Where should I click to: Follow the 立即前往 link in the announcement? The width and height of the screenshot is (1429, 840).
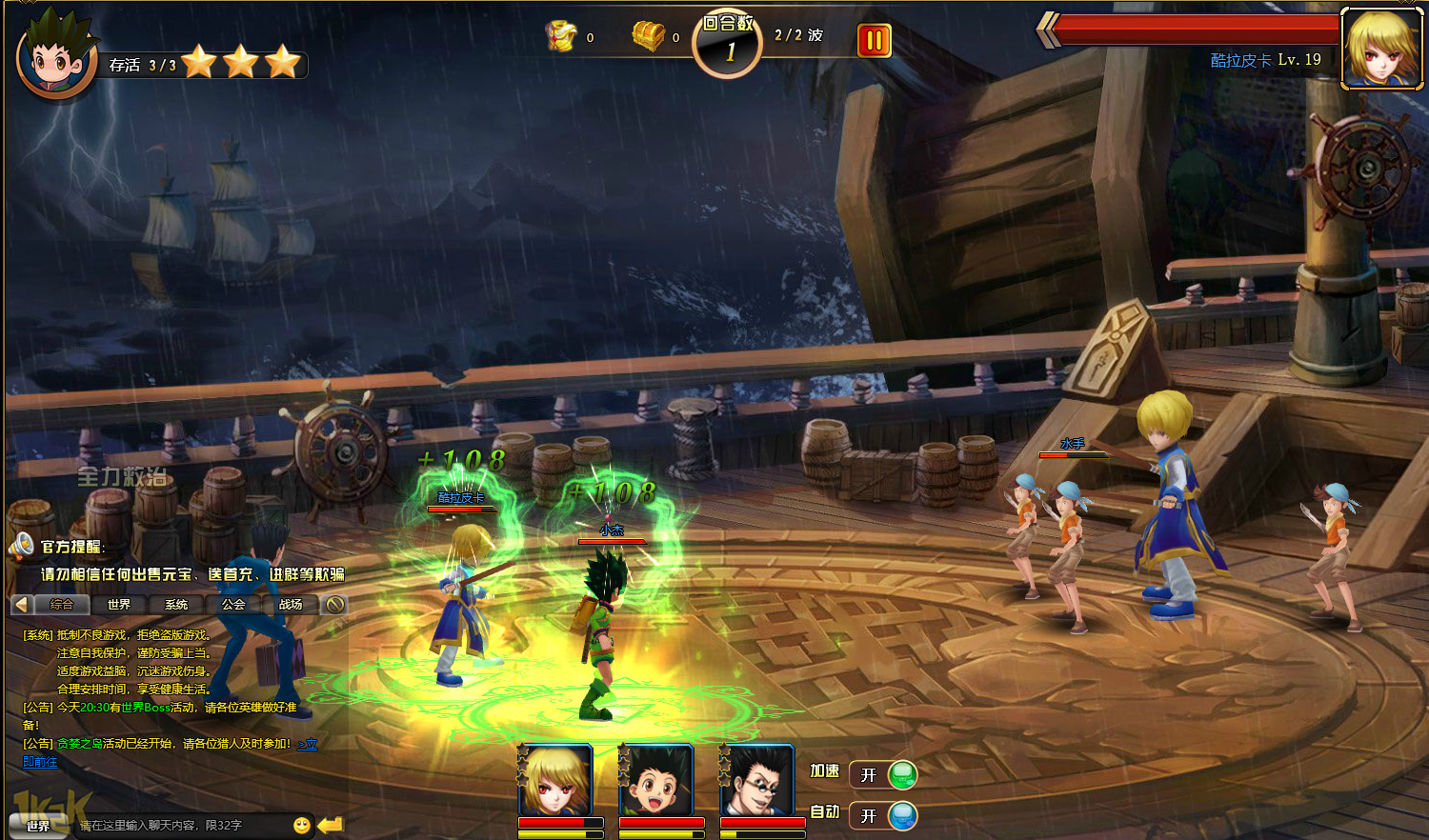(x=40, y=762)
